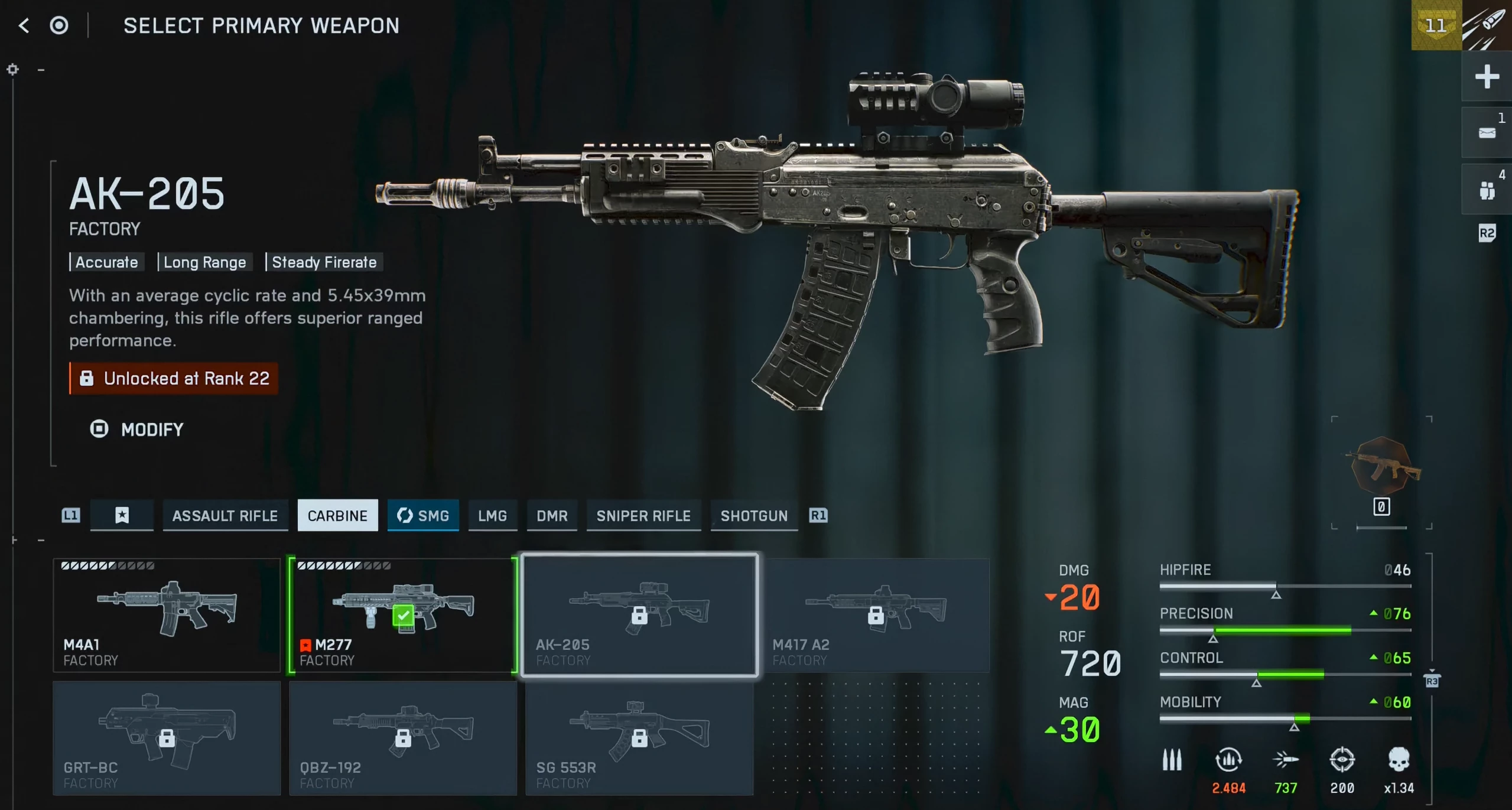Open the favorites bookmark tab
This screenshot has height=810, width=1512.
point(122,516)
